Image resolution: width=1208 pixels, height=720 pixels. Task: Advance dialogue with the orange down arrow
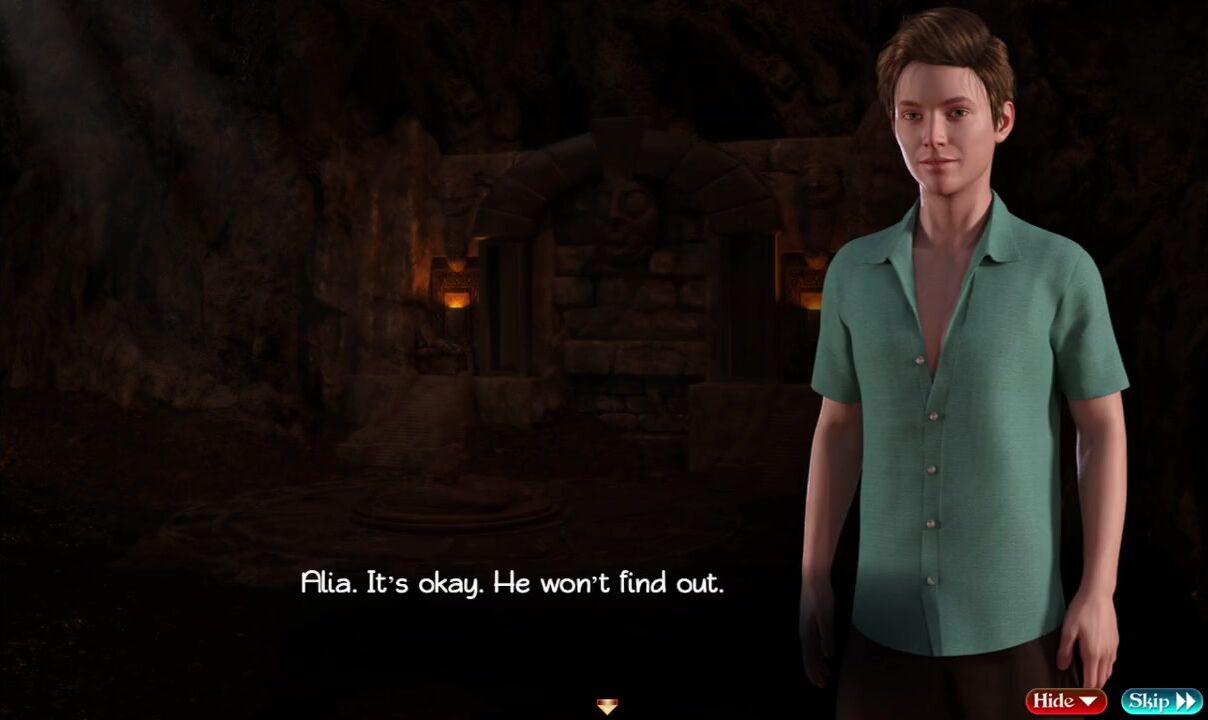tap(607, 707)
